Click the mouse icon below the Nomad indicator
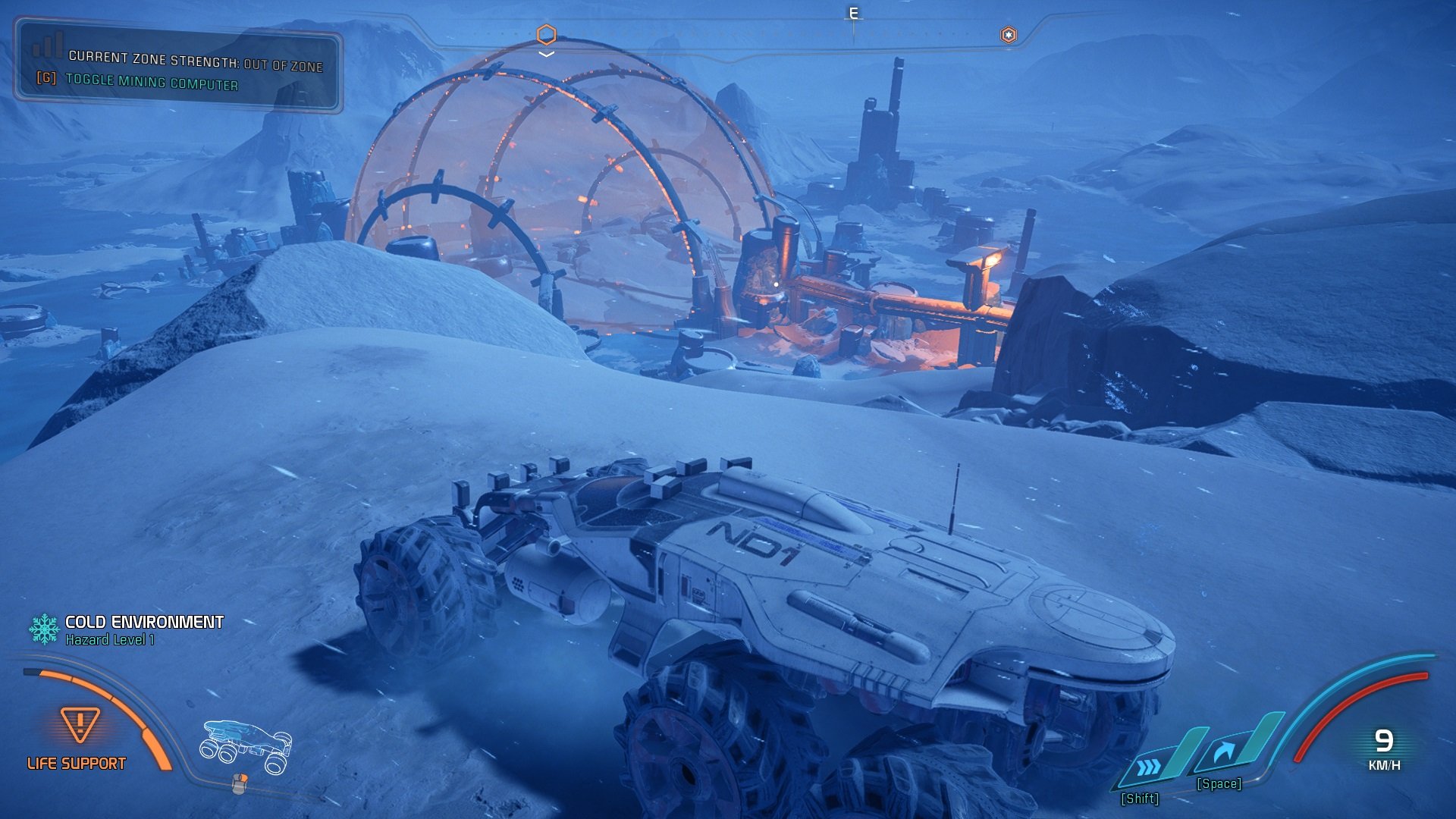 point(239,783)
